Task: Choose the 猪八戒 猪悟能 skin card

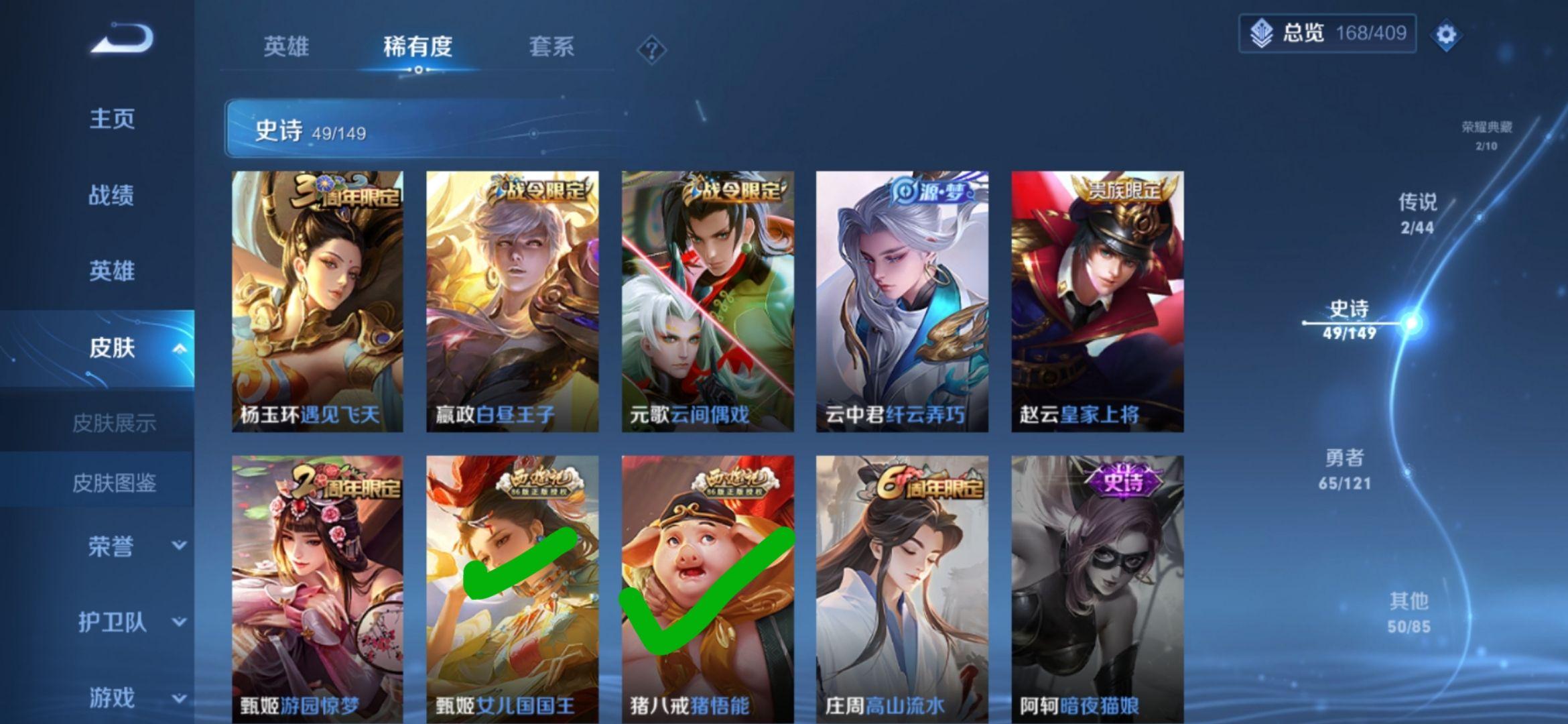Action: tap(708, 589)
